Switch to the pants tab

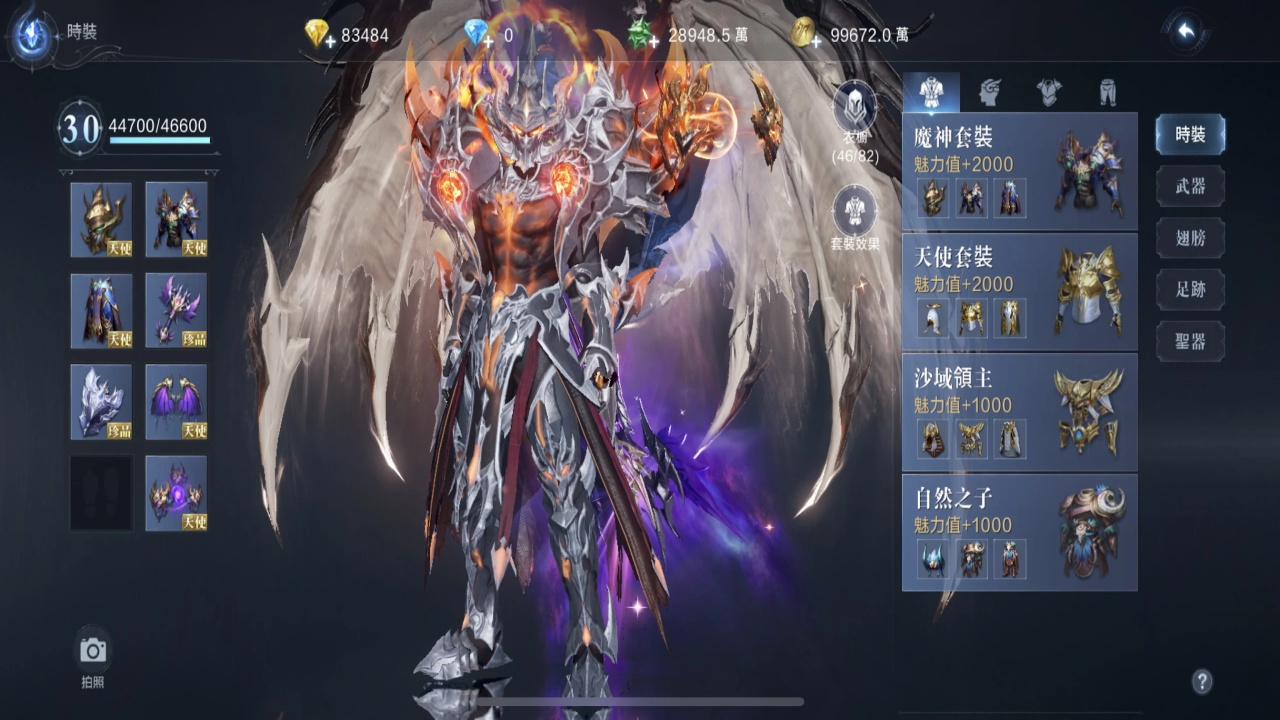pyautogui.click(x=1107, y=92)
